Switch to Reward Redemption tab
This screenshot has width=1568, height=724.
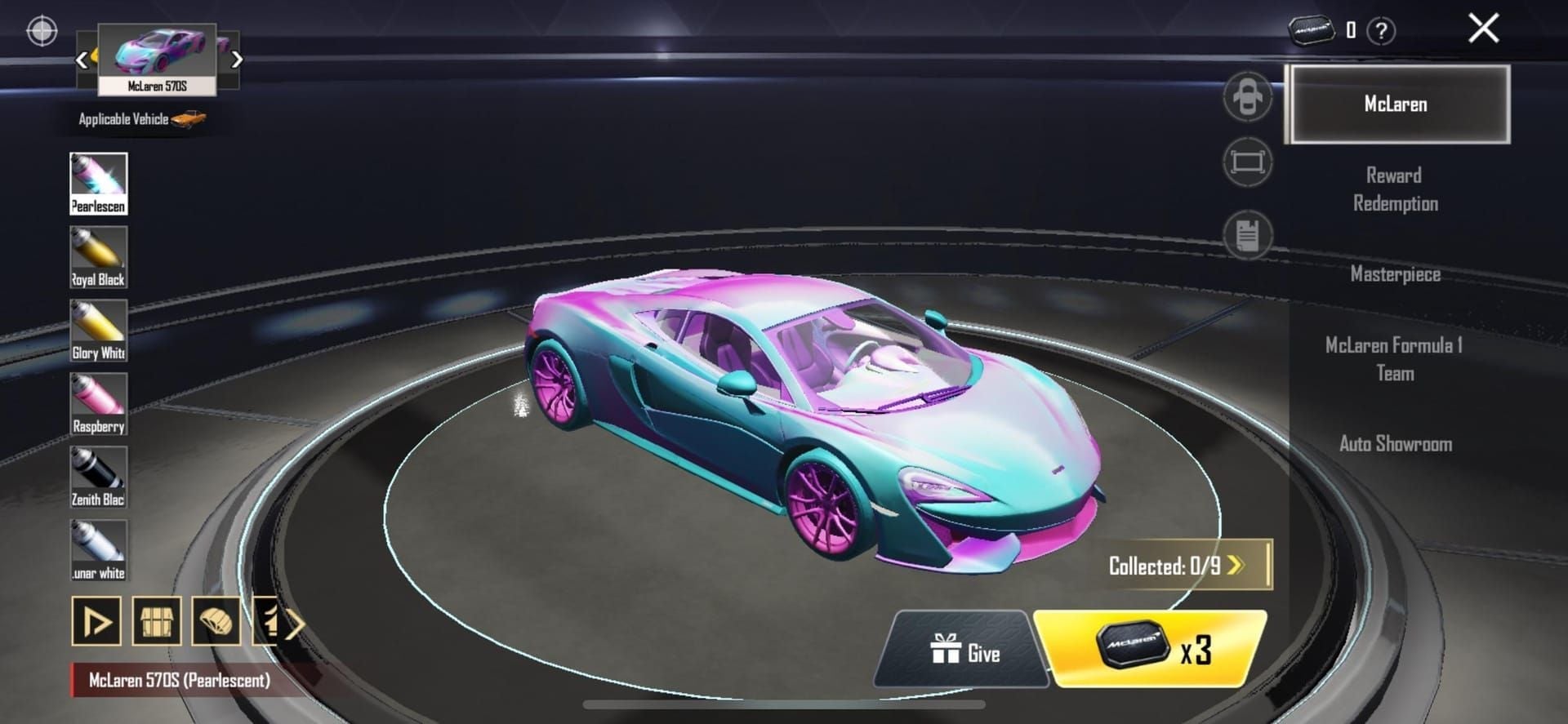click(1395, 189)
